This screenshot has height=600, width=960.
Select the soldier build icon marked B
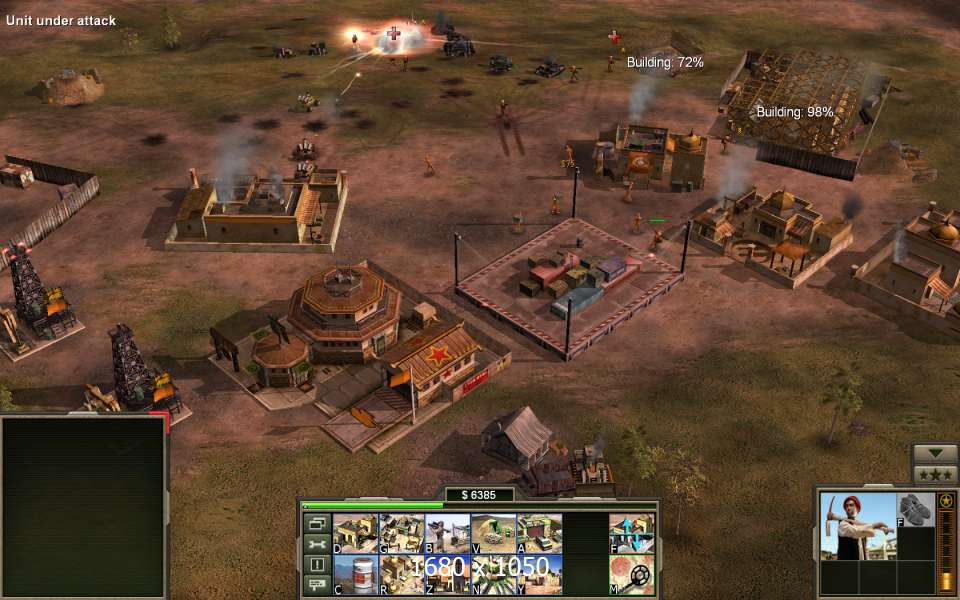click(448, 534)
